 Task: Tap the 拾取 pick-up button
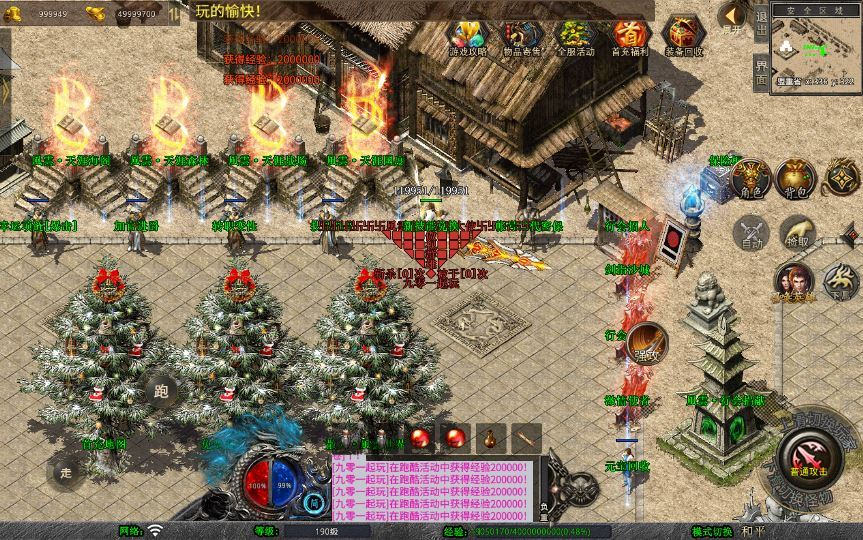pos(797,233)
